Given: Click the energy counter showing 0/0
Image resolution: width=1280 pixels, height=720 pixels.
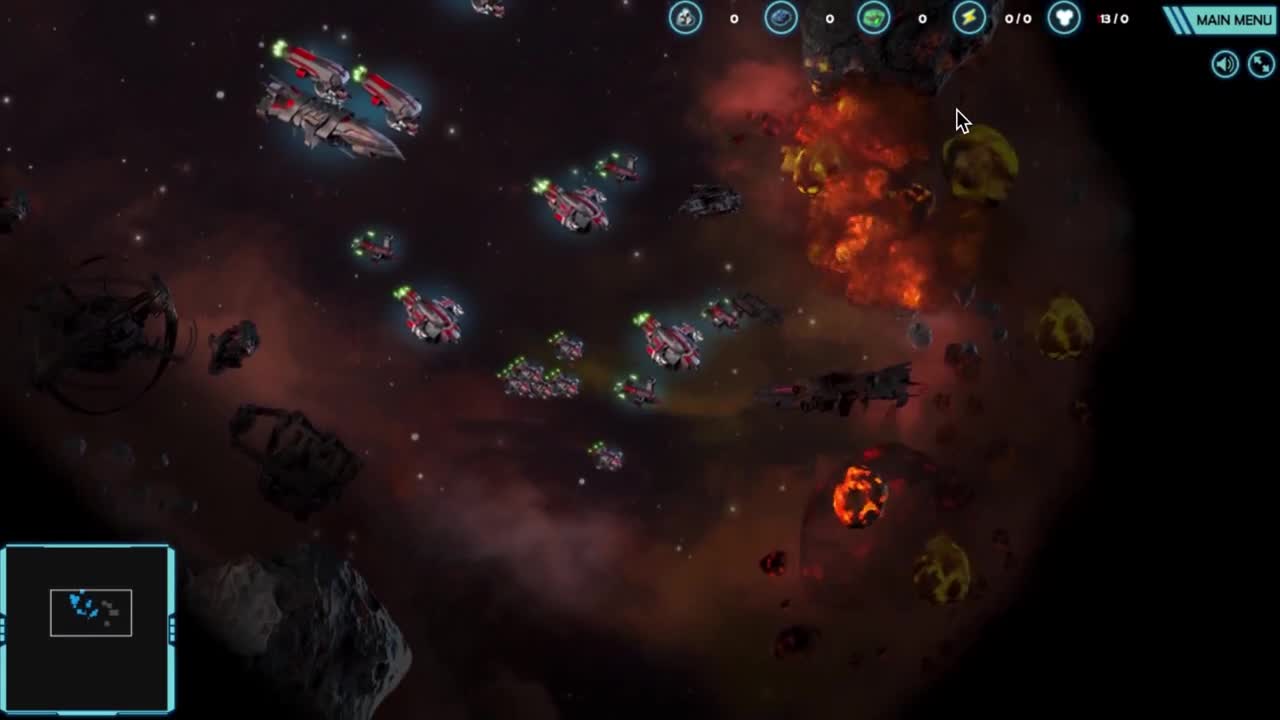Looking at the screenshot, I should click(x=1017, y=18).
